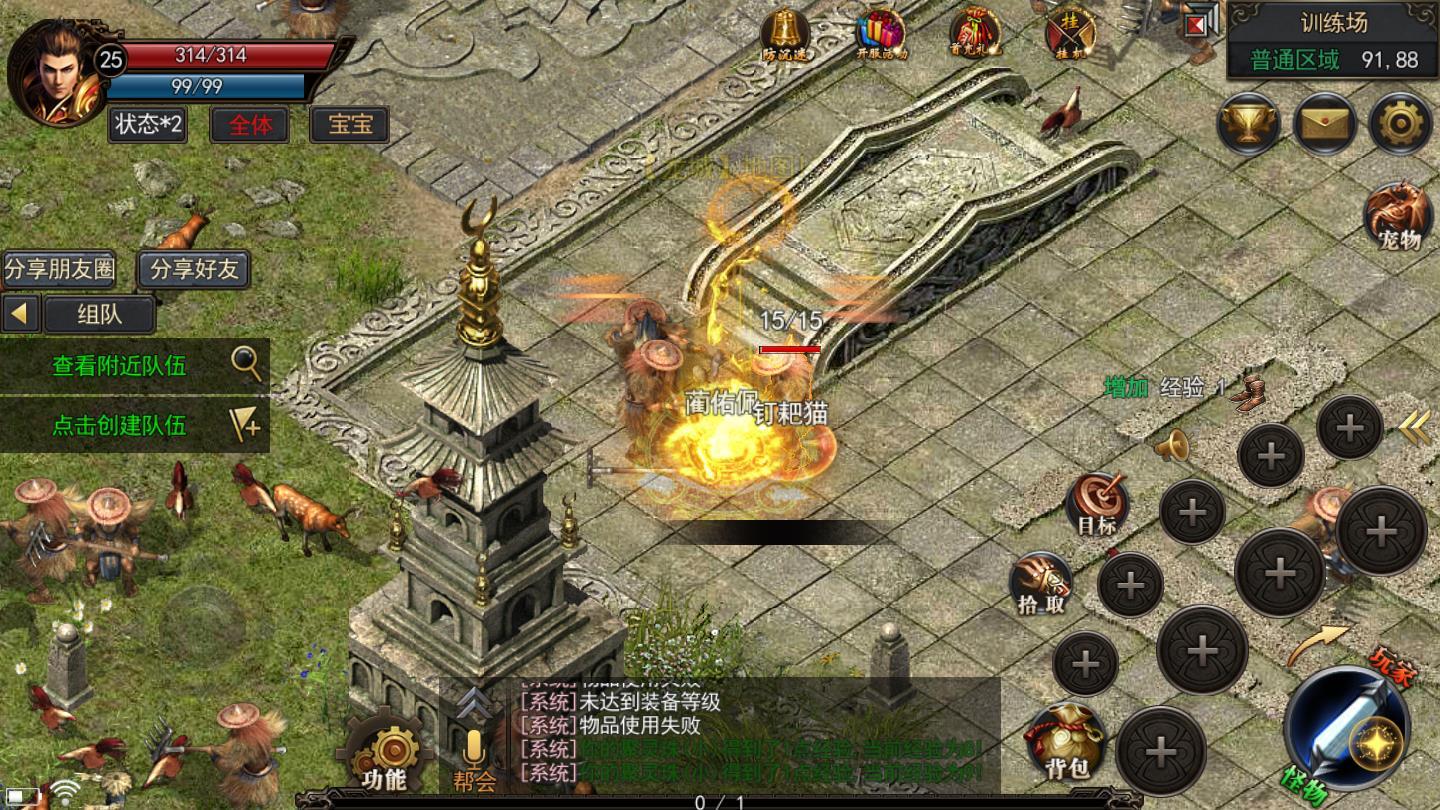The height and width of the screenshot is (810, 1440).
Task: Open the gear settings button
Action: (1399, 124)
